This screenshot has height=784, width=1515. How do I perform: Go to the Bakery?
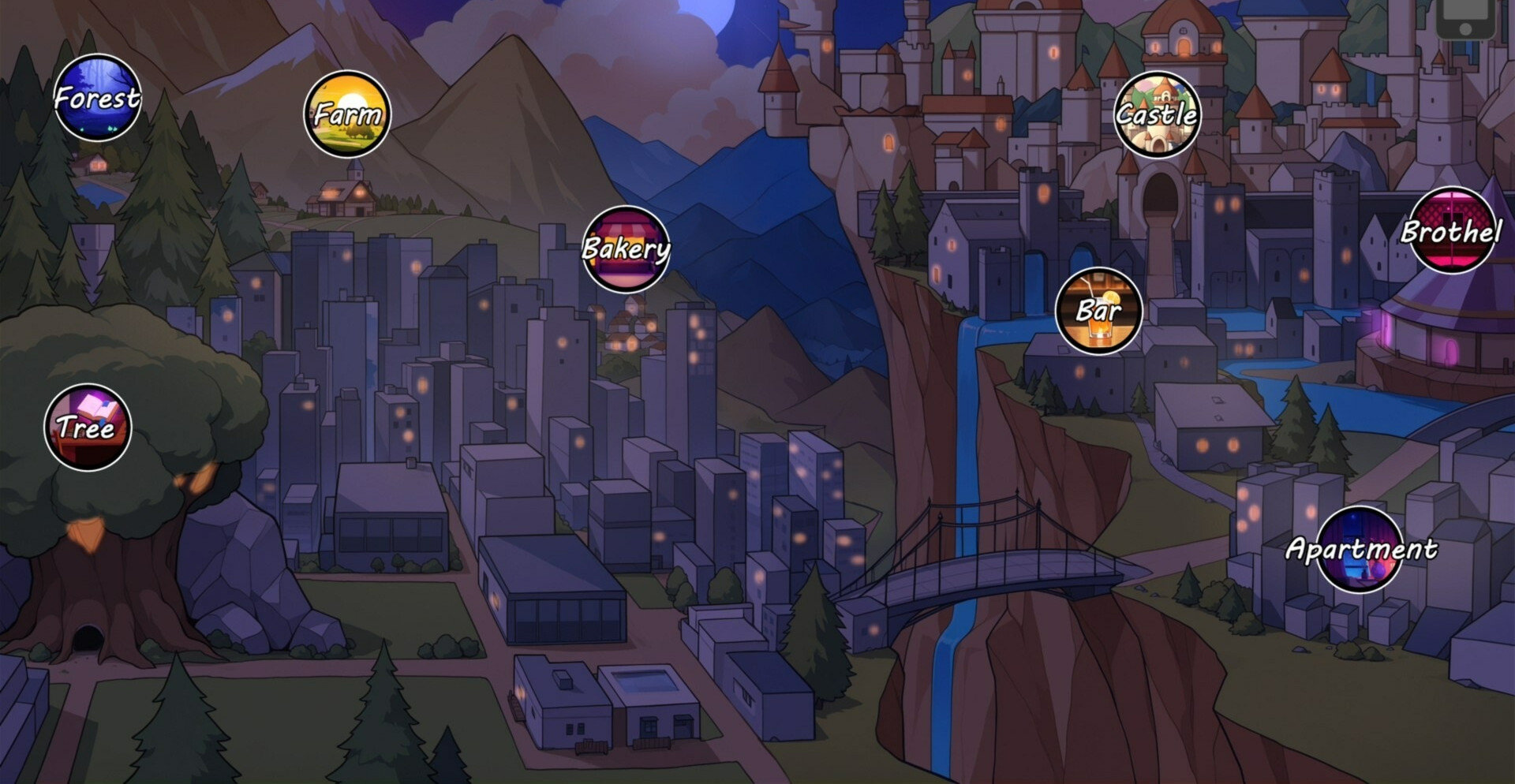click(626, 249)
